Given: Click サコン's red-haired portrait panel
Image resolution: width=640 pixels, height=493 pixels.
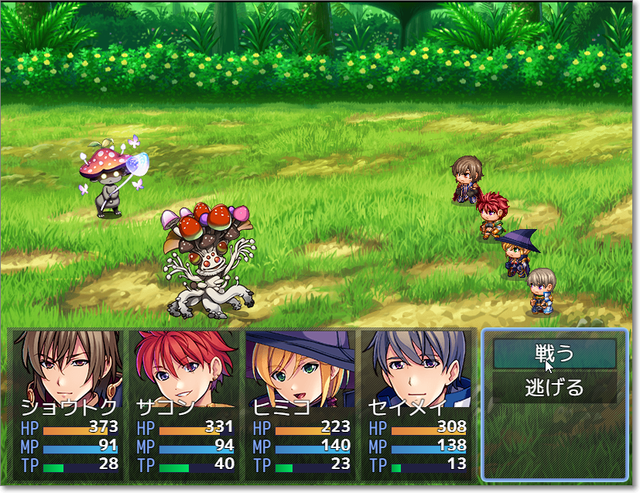Looking at the screenshot, I should coord(184,404).
